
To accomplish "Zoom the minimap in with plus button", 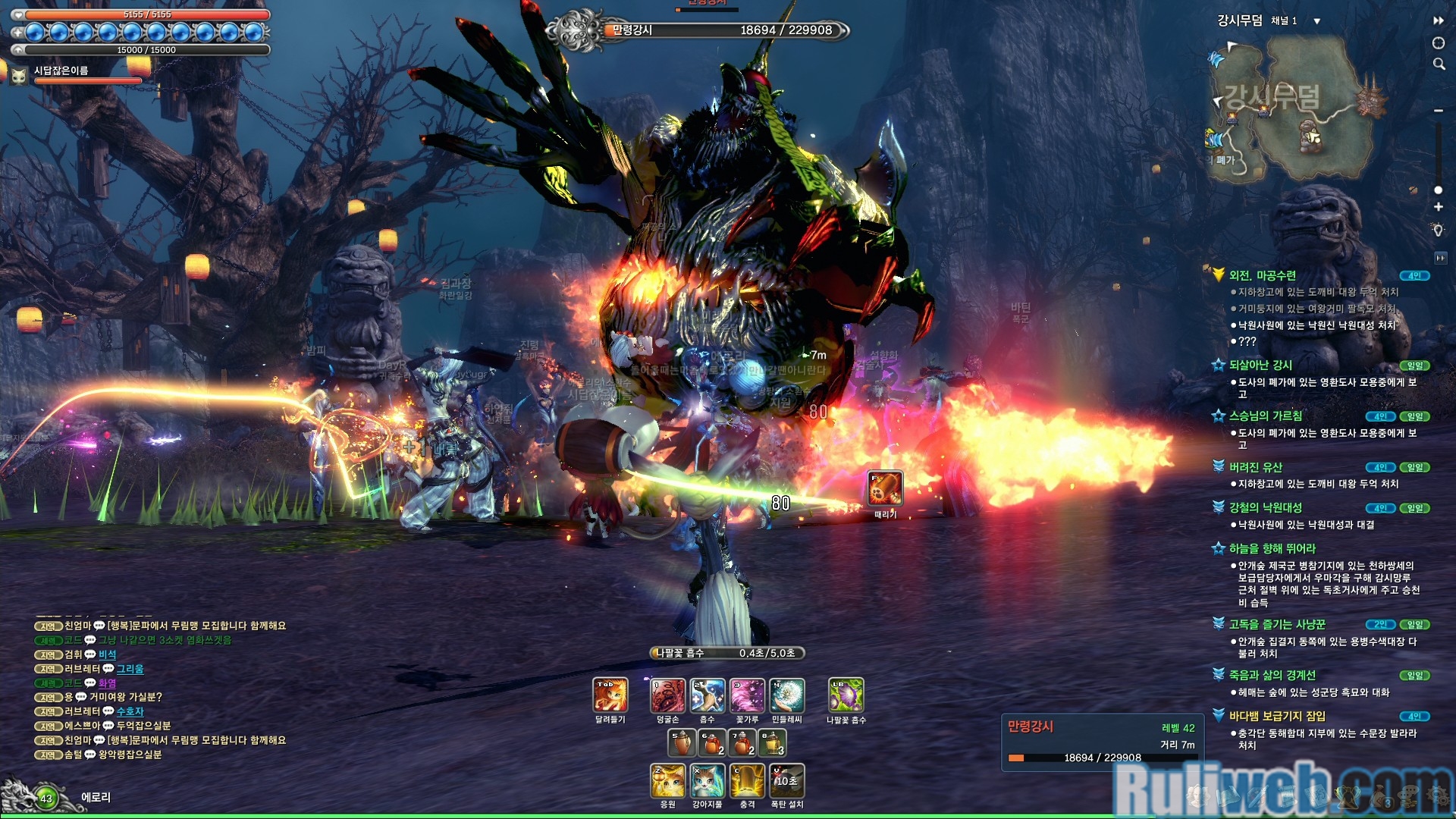I will [x=1439, y=207].
